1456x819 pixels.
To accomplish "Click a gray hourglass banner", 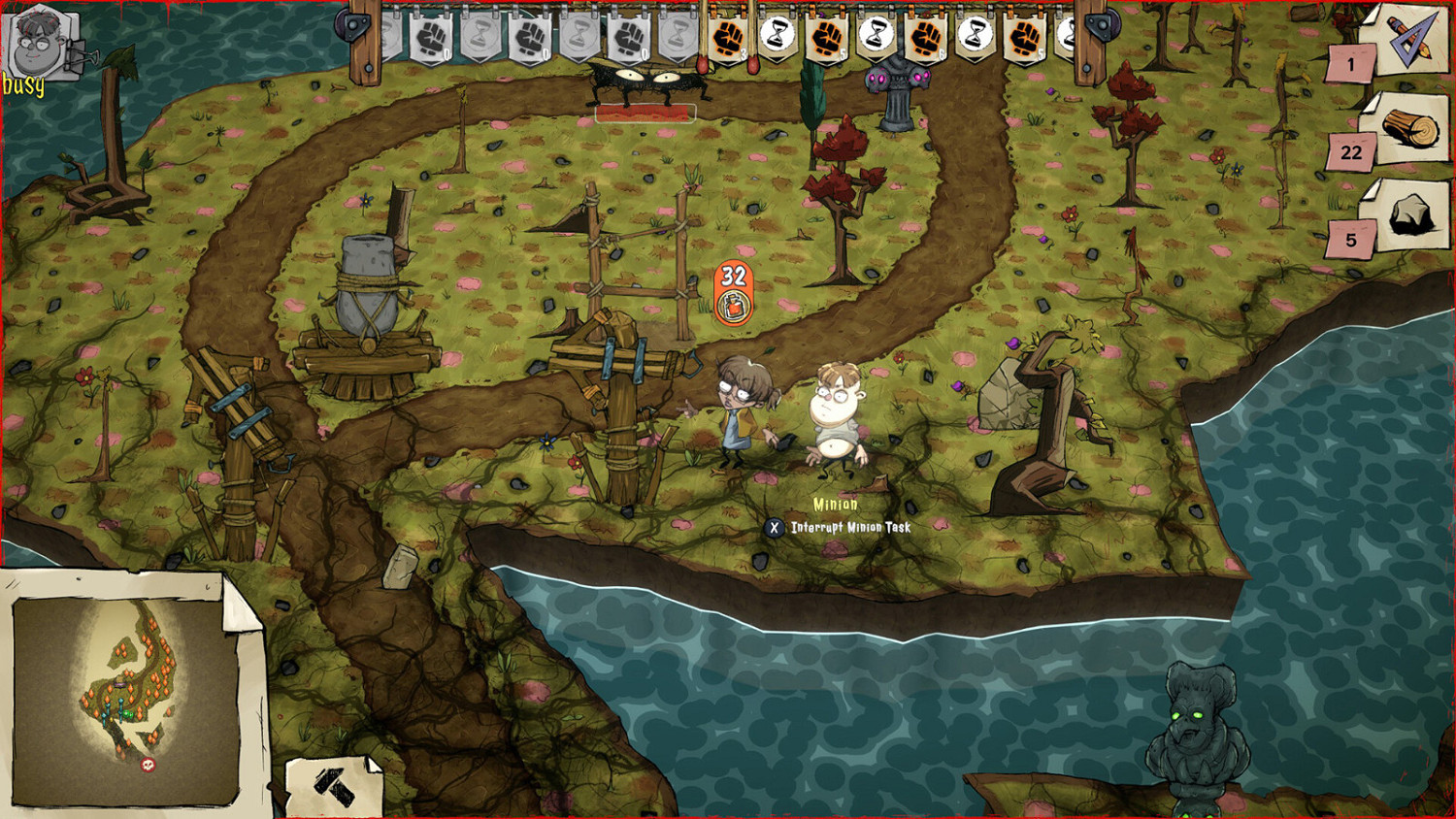I will point(480,39).
